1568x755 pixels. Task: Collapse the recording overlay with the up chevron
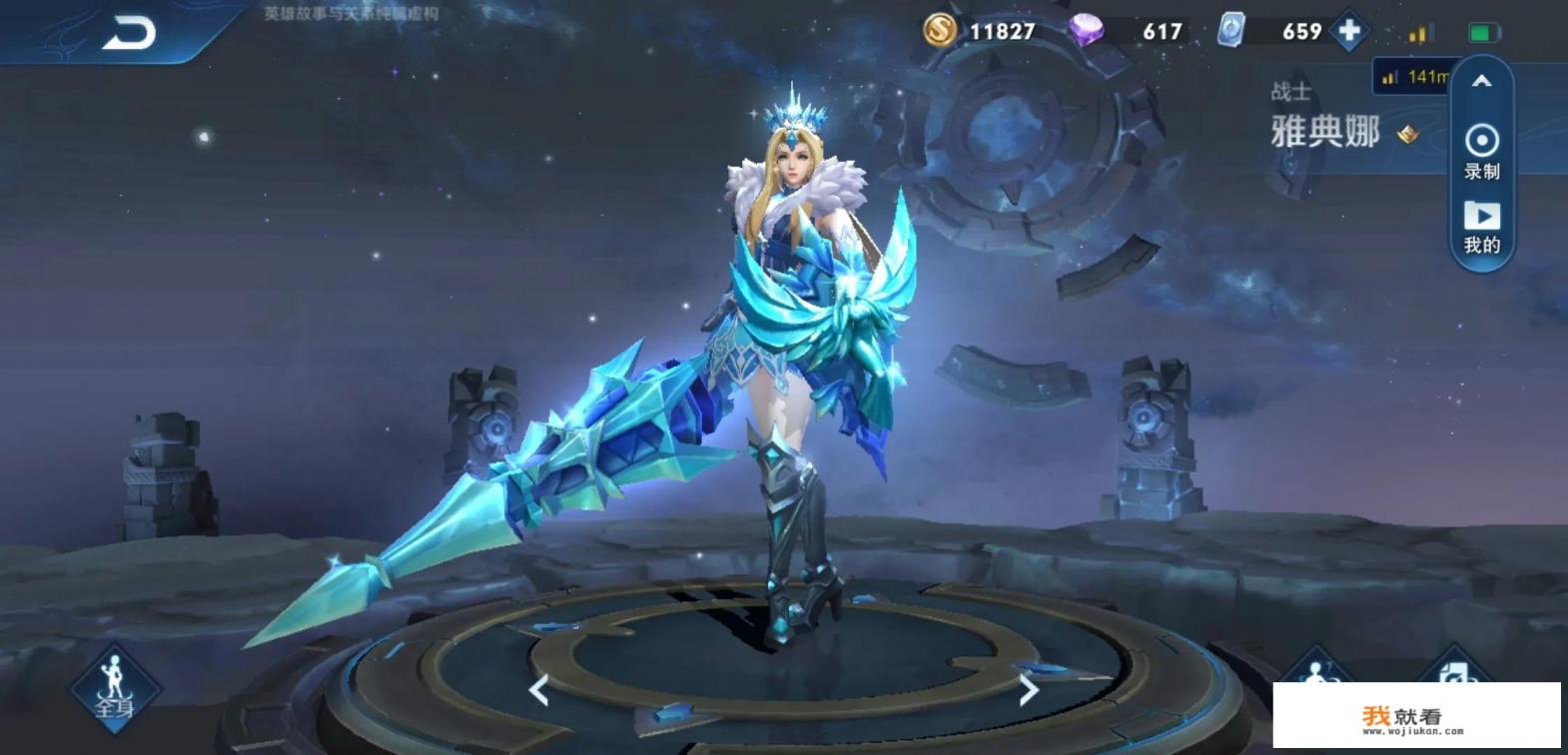tap(1481, 82)
